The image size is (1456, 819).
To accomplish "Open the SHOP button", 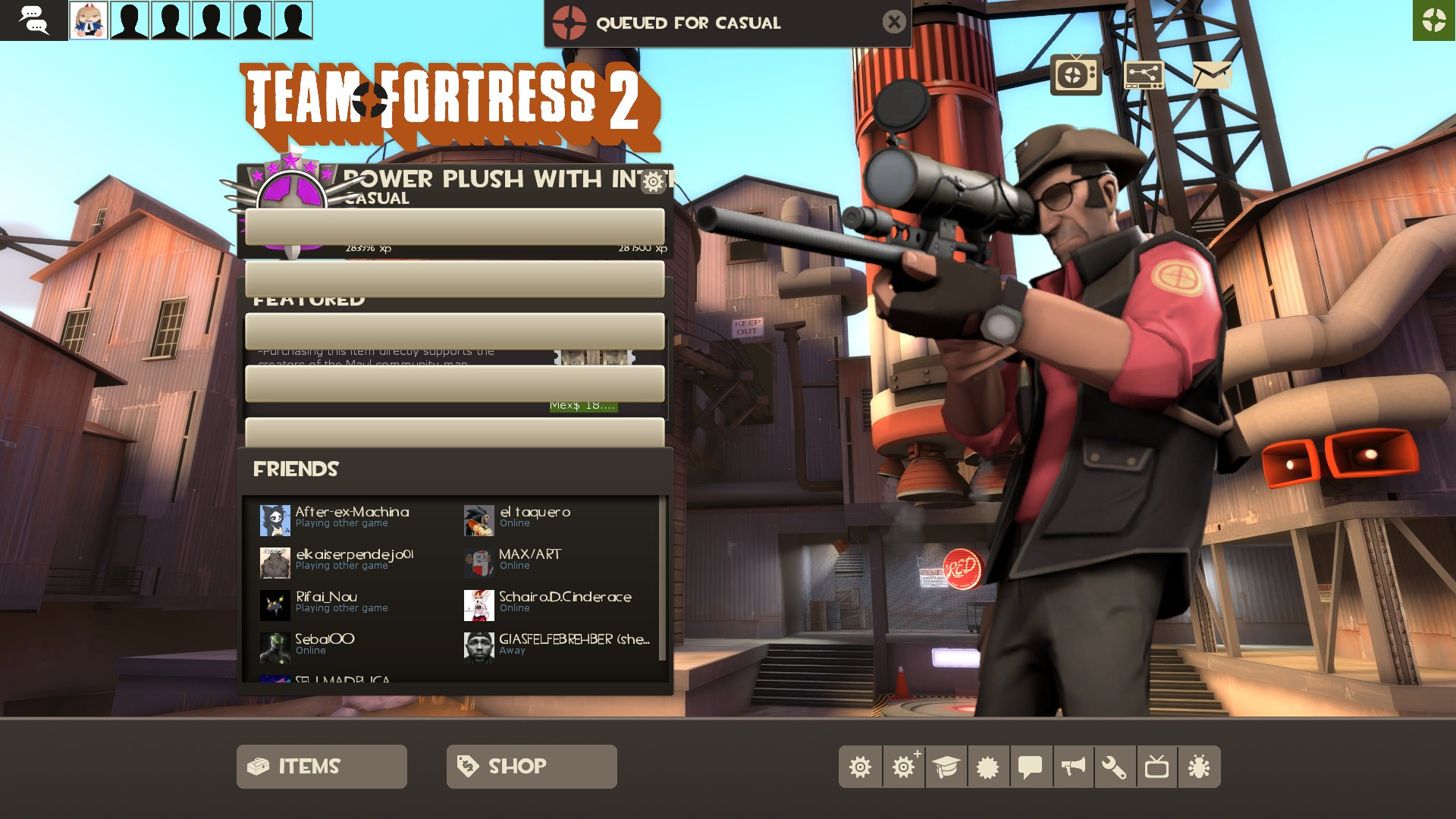I will 531,766.
